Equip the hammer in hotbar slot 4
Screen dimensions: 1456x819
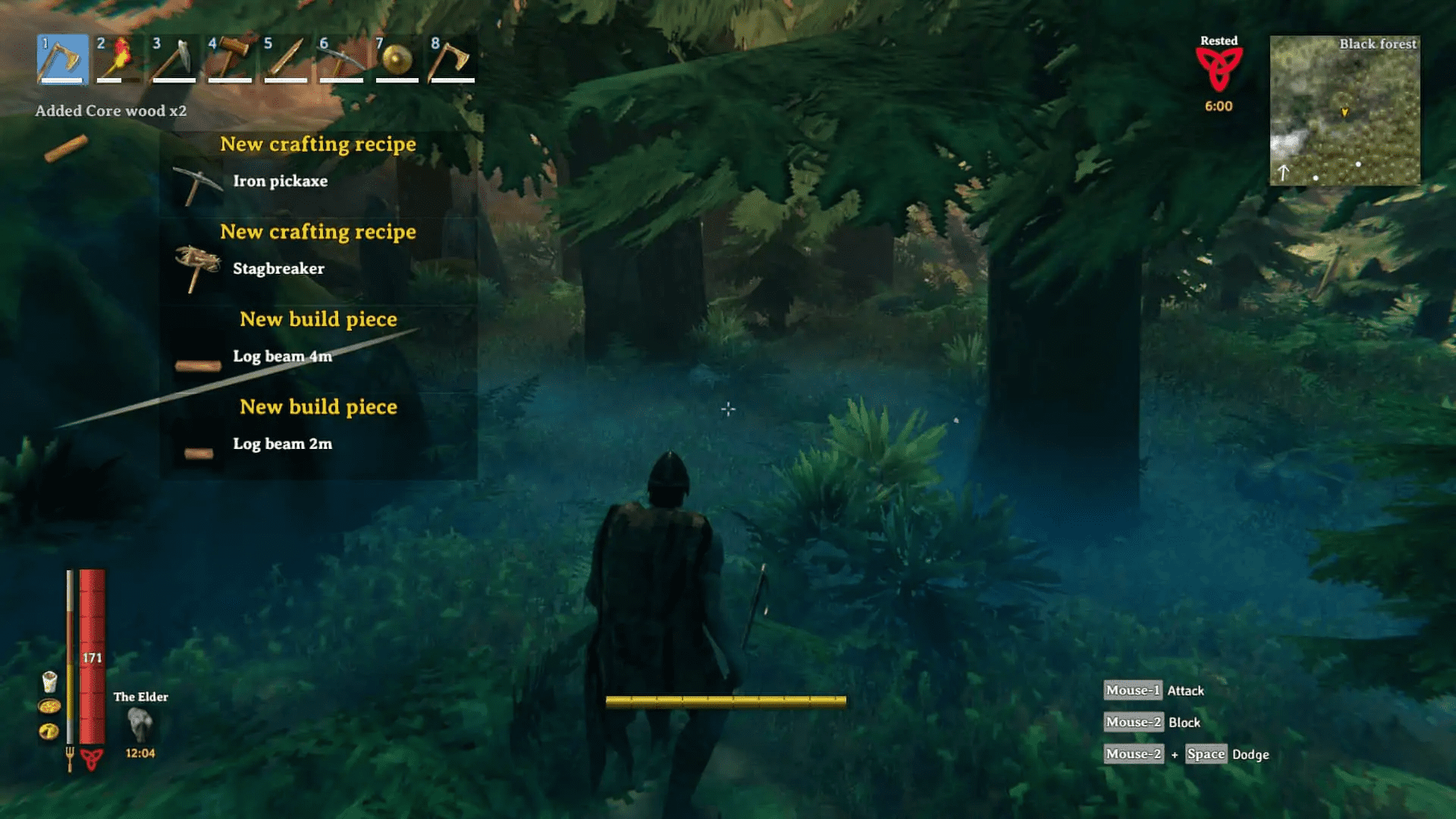pos(230,61)
